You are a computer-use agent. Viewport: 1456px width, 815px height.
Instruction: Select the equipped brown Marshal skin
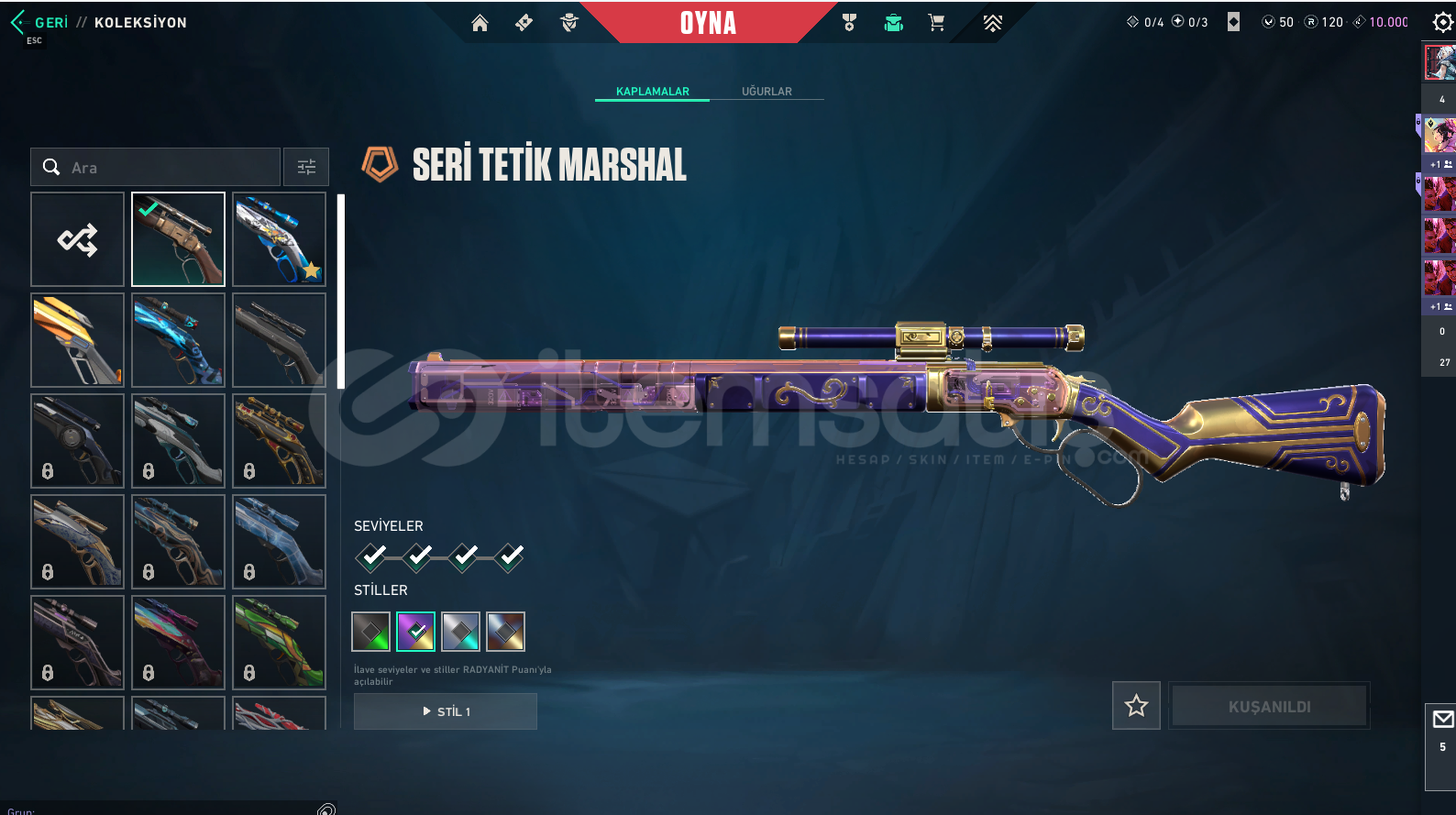click(178, 239)
